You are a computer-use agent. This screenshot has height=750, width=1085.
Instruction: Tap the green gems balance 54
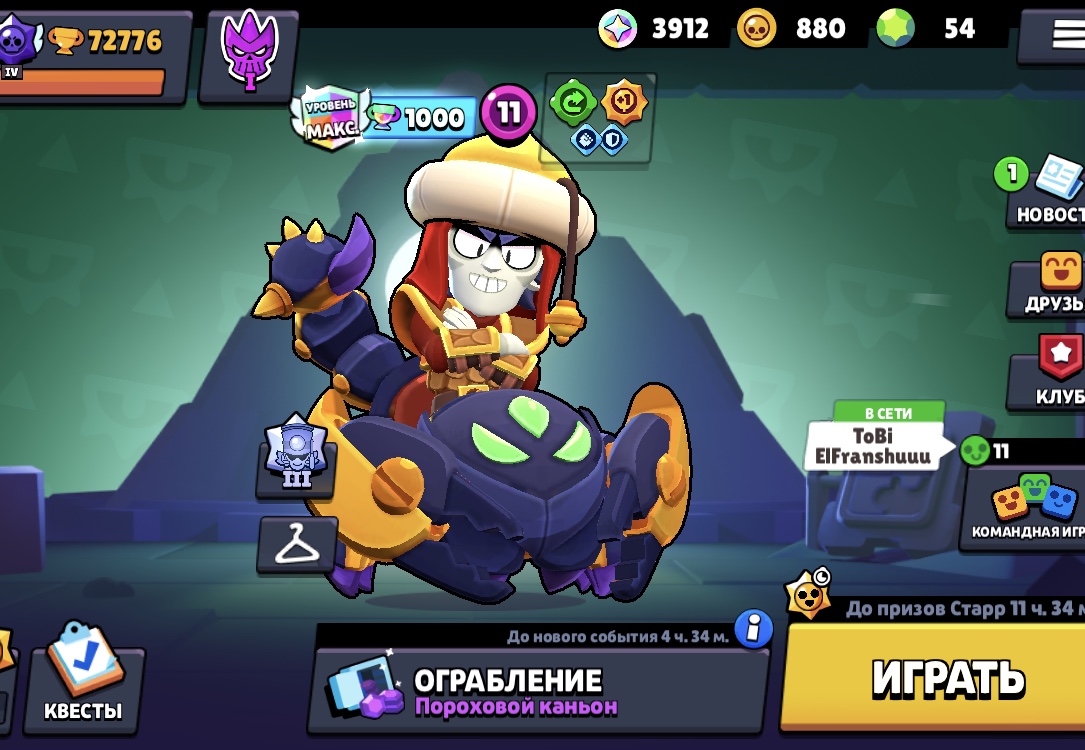930,29
